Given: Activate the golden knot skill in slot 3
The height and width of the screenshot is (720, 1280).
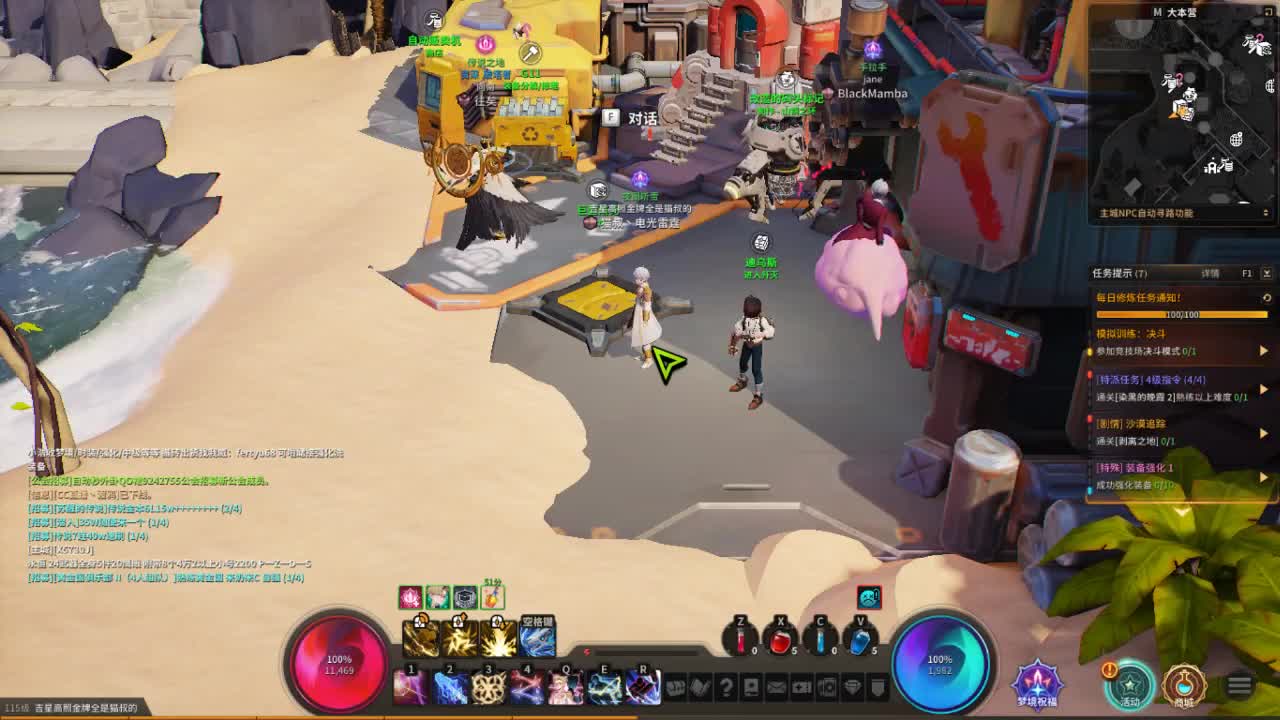Looking at the screenshot, I should pyautogui.click(x=488, y=687).
